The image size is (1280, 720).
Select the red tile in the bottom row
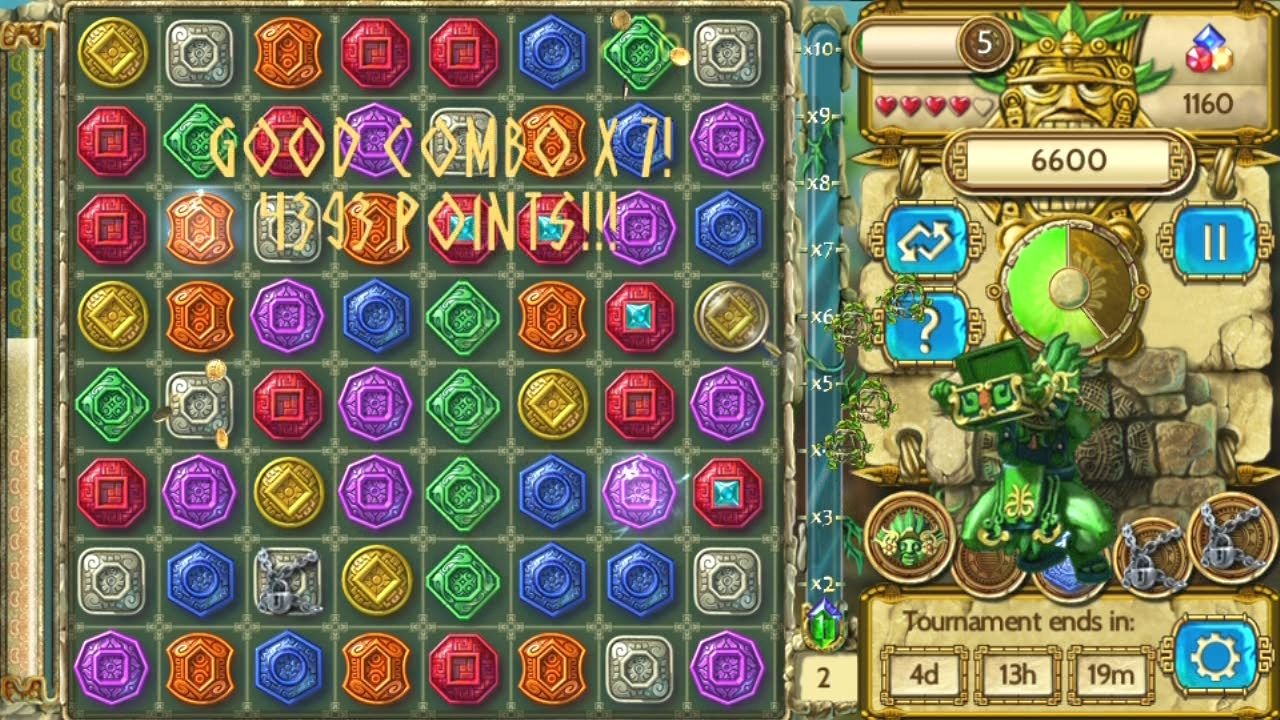click(464, 668)
